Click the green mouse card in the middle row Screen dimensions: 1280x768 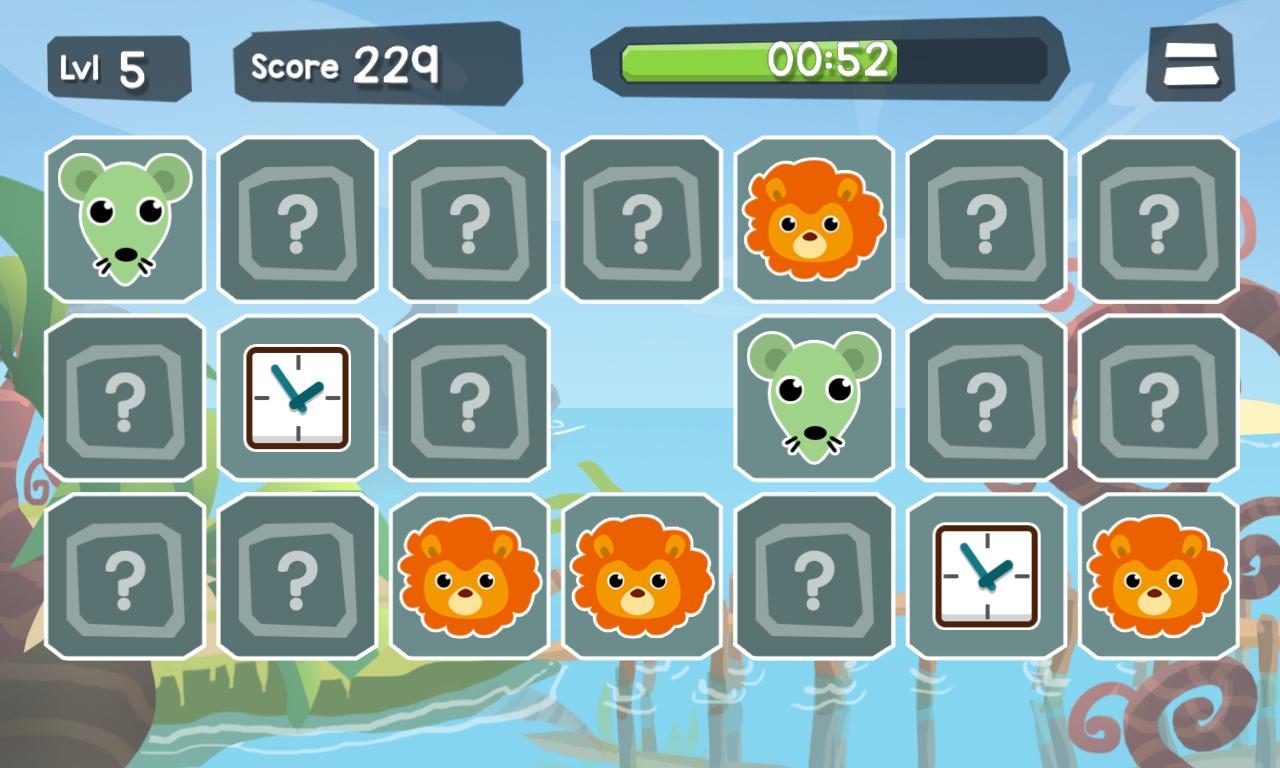[x=814, y=398]
